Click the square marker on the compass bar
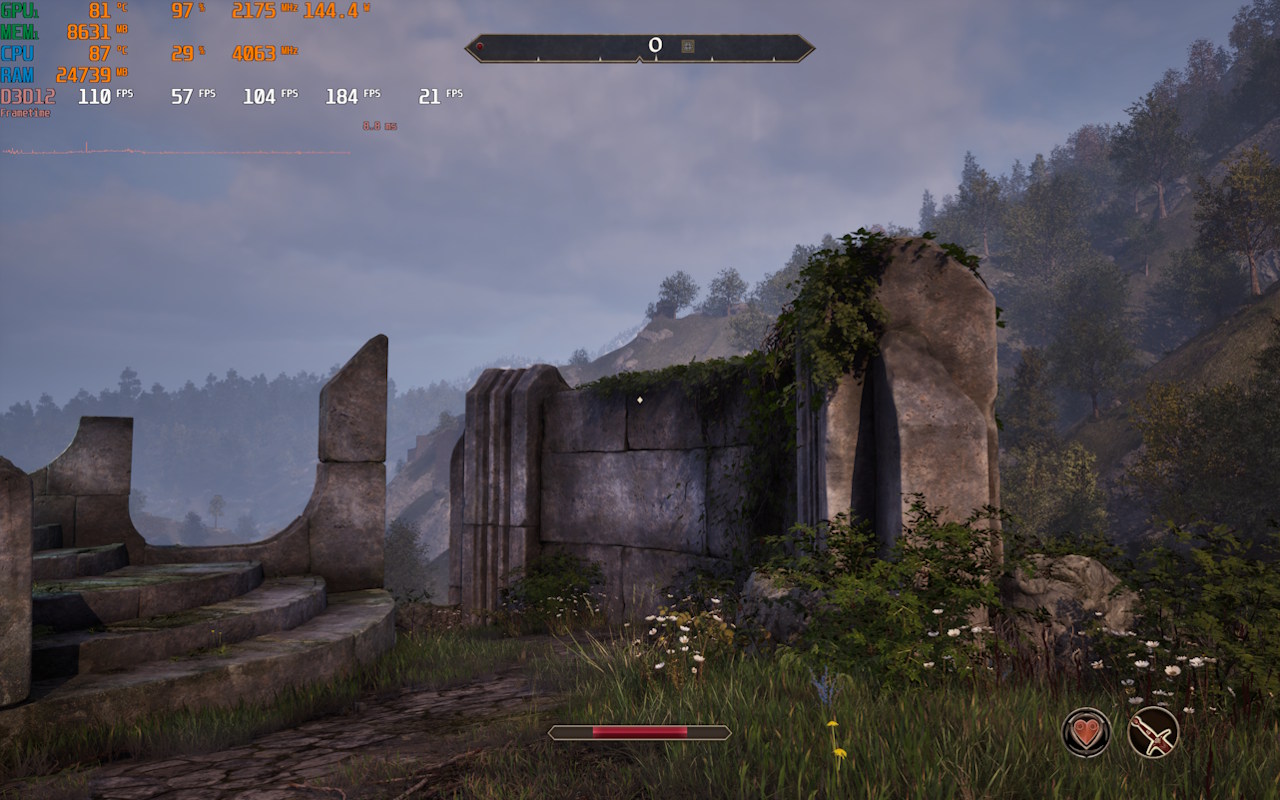Screen dimensions: 1280x800 click(x=687, y=45)
